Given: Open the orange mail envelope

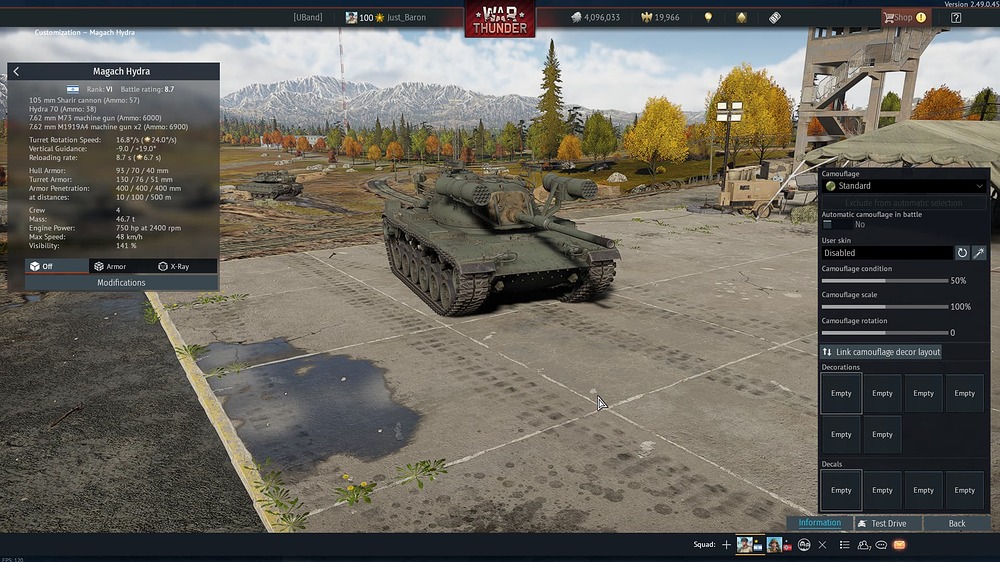Looking at the screenshot, I should pyautogui.click(x=899, y=545).
